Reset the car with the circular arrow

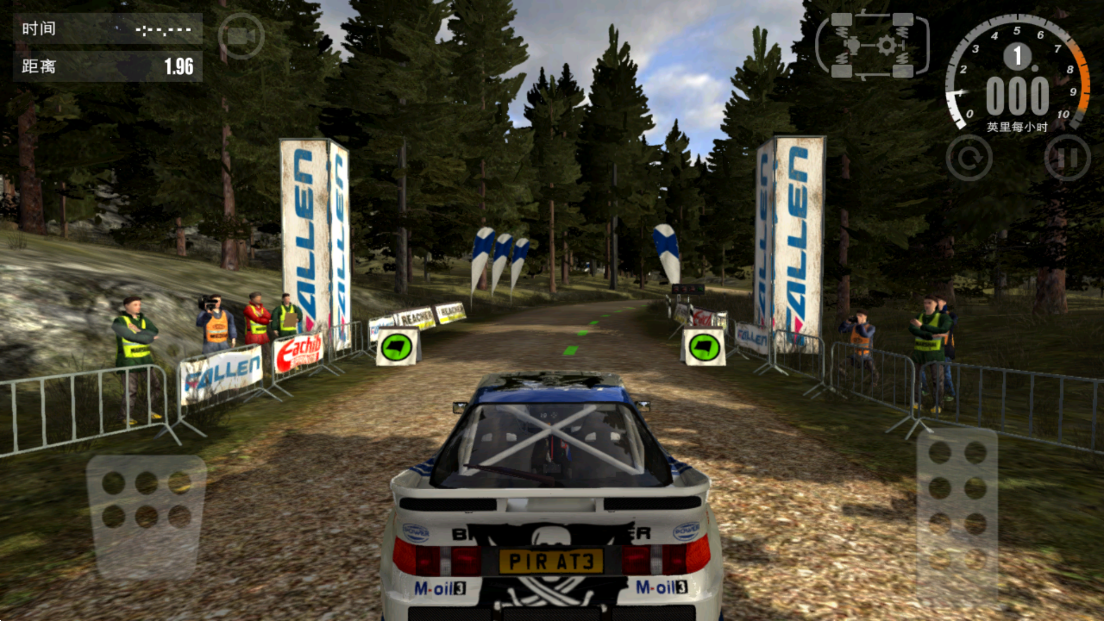pyautogui.click(x=969, y=157)
